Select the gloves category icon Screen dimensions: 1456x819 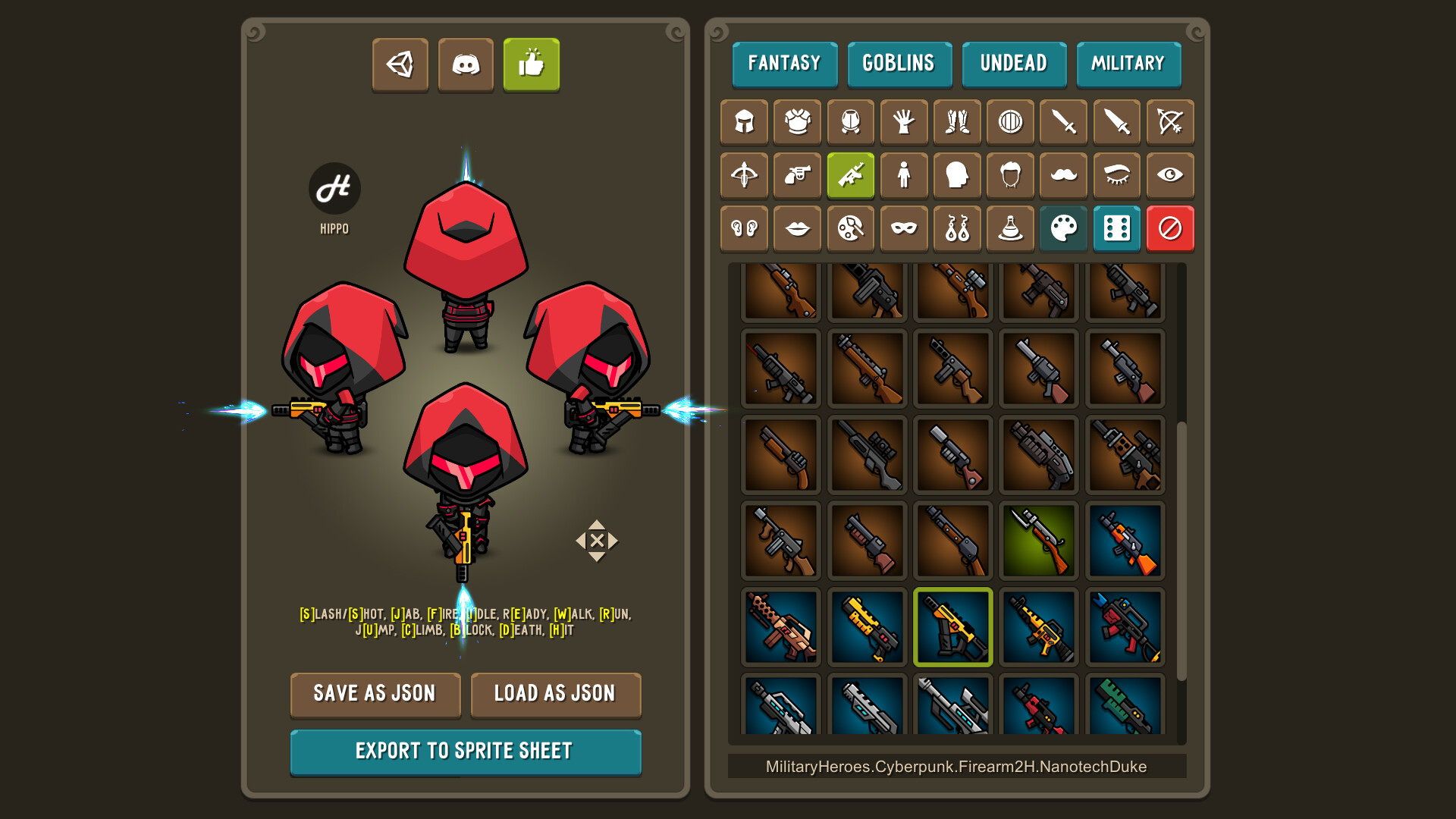(903, 122)
